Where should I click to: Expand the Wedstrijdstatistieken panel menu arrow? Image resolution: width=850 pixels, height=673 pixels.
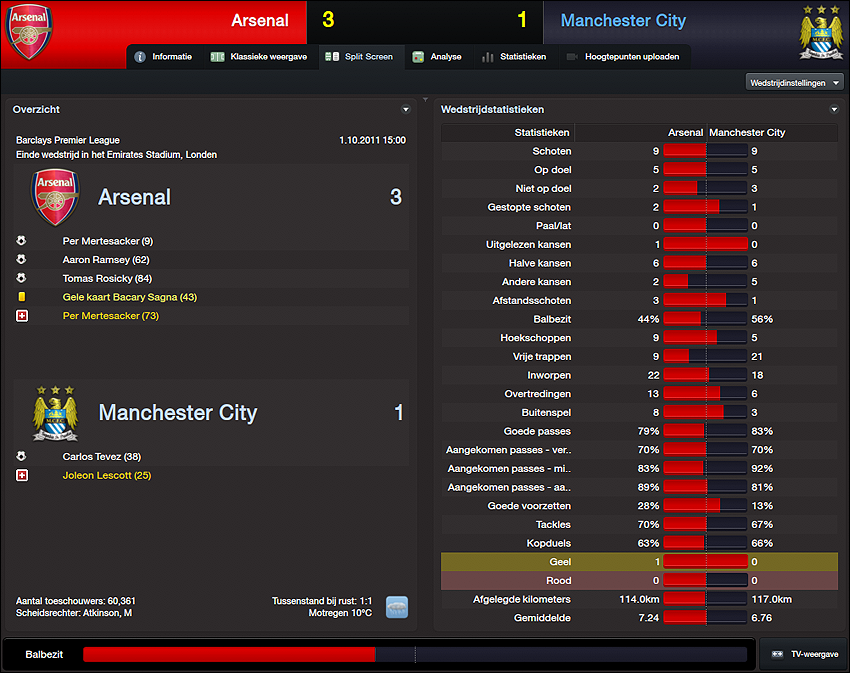click(x=834, y=110)
